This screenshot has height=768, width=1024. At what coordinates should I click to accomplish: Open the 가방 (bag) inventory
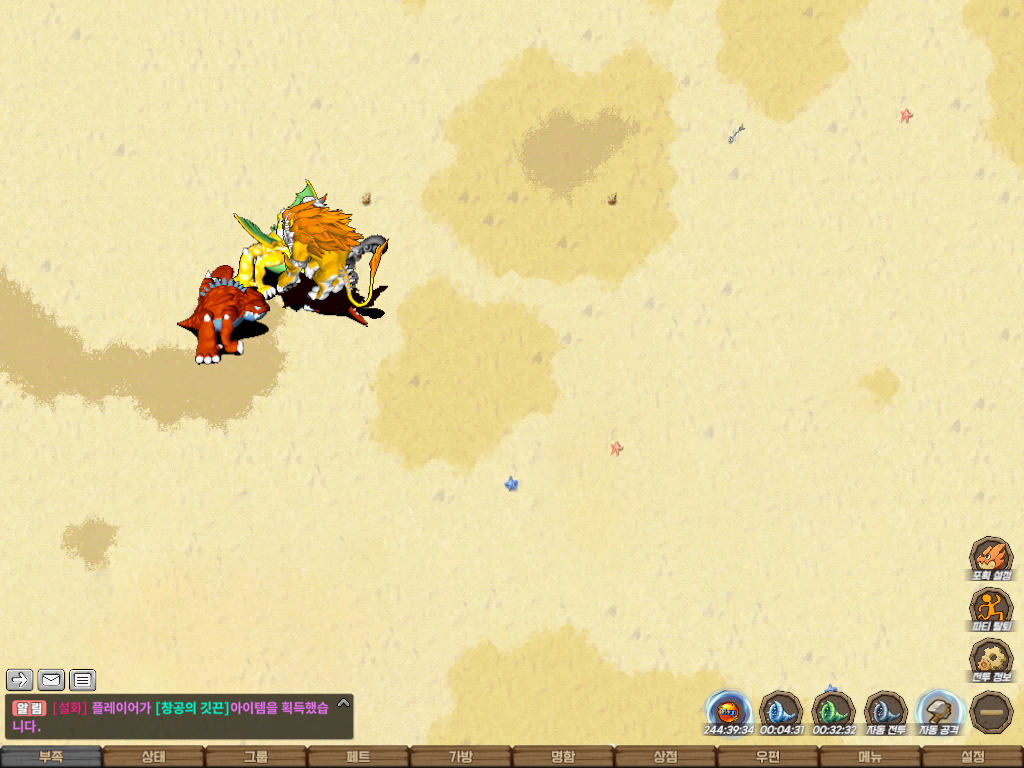tap(460, 757)
